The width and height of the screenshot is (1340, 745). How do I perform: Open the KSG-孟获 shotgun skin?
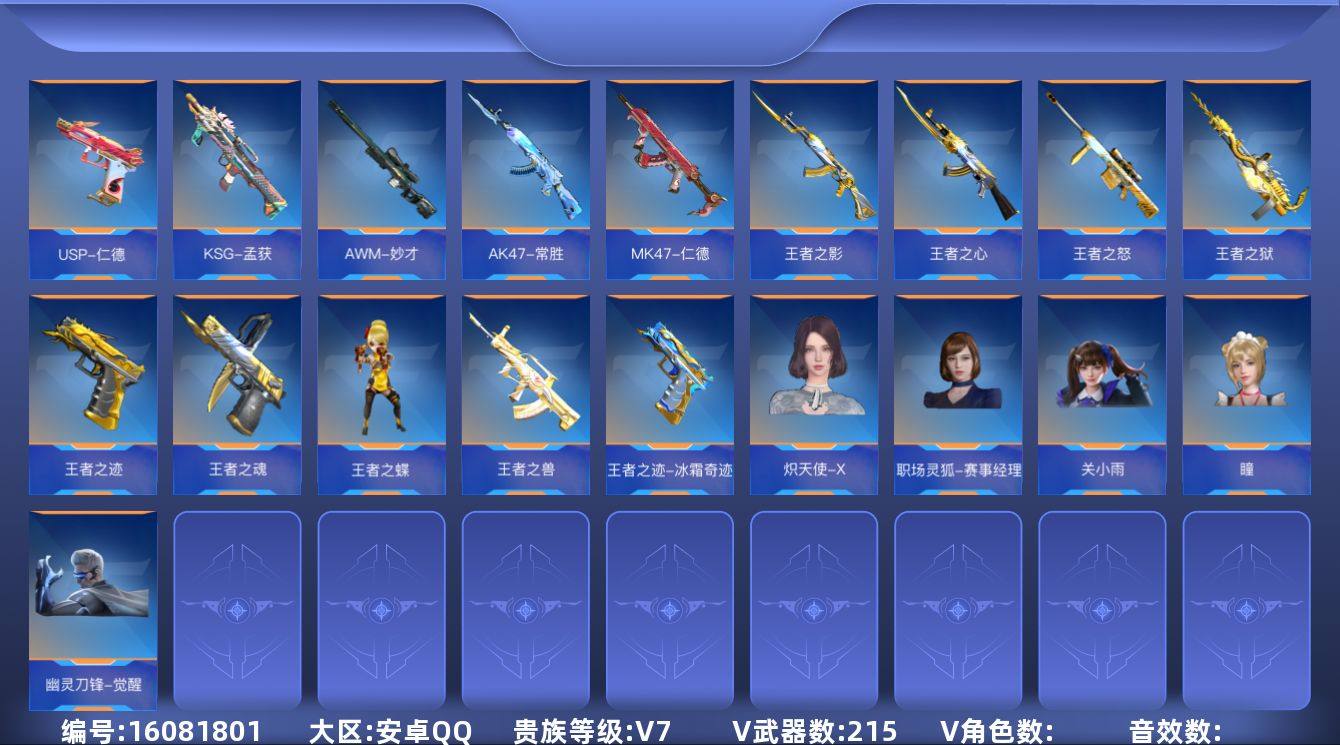[x=237, y=170]
